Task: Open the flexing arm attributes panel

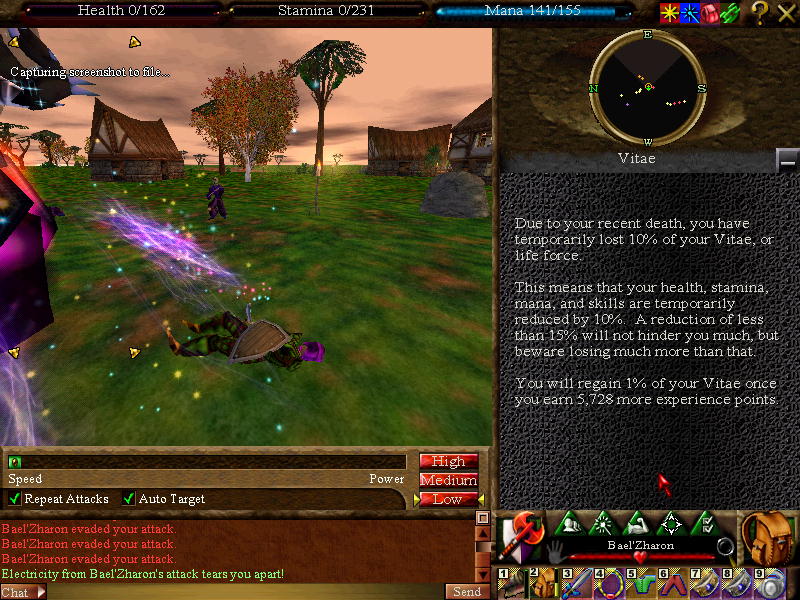Action: [x=636, y=523]
